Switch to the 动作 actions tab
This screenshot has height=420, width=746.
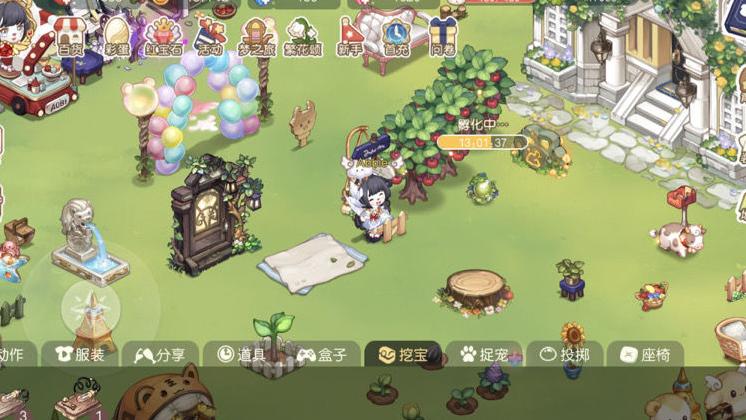pos(14,354)
